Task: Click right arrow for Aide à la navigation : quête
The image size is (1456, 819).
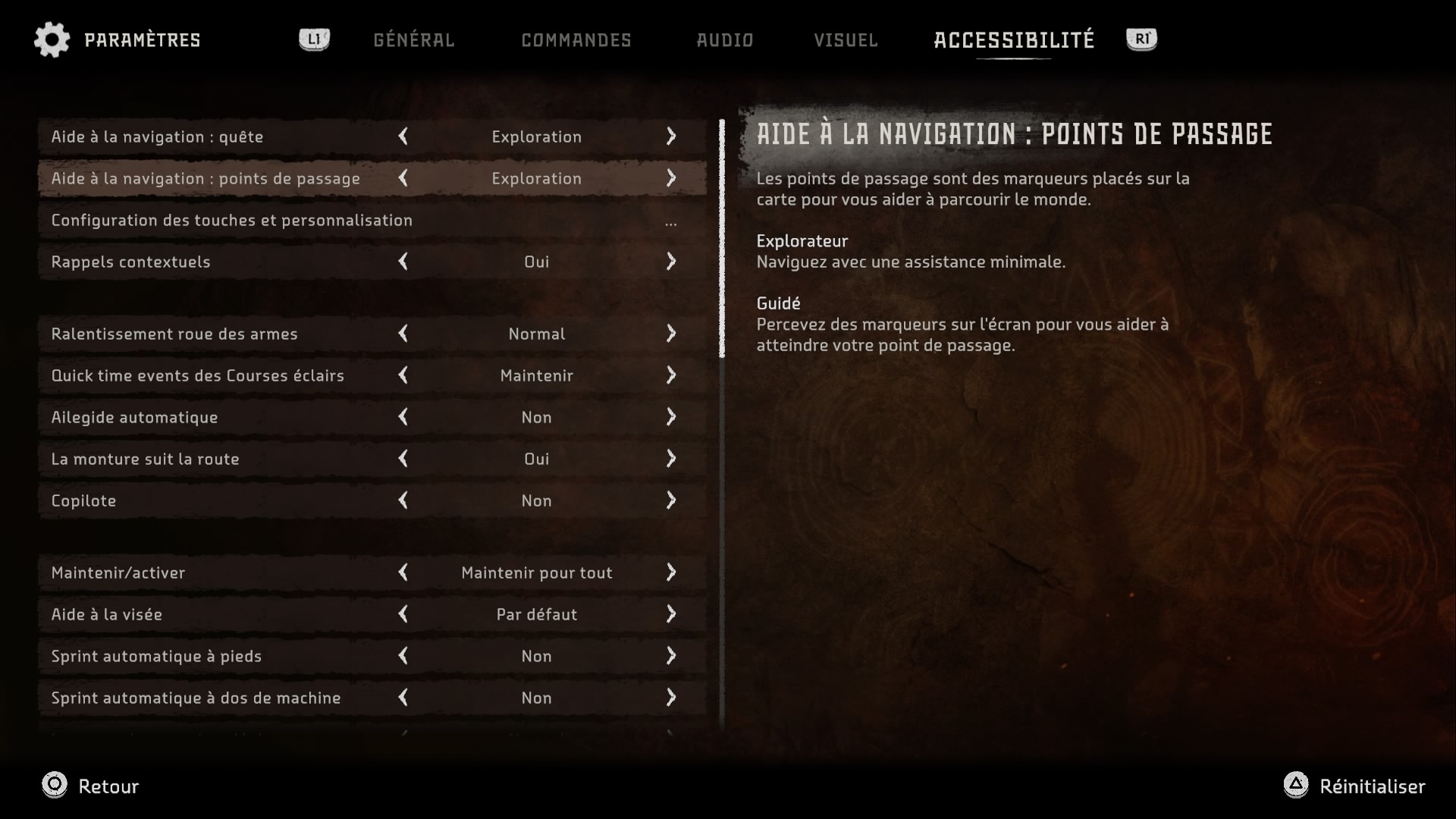Action: coord(671,136)
